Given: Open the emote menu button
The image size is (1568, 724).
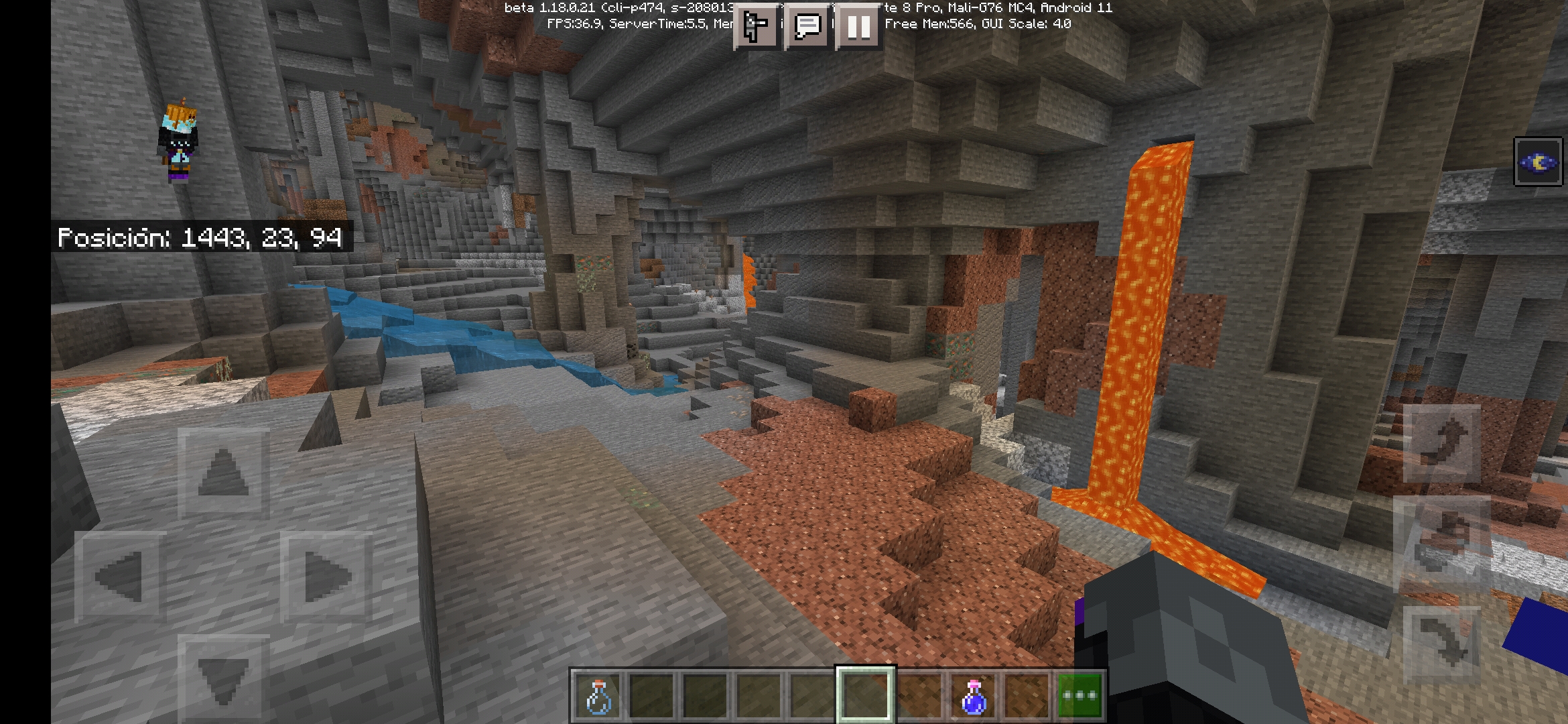Looking at the screenshot, I should click(757, 27).
